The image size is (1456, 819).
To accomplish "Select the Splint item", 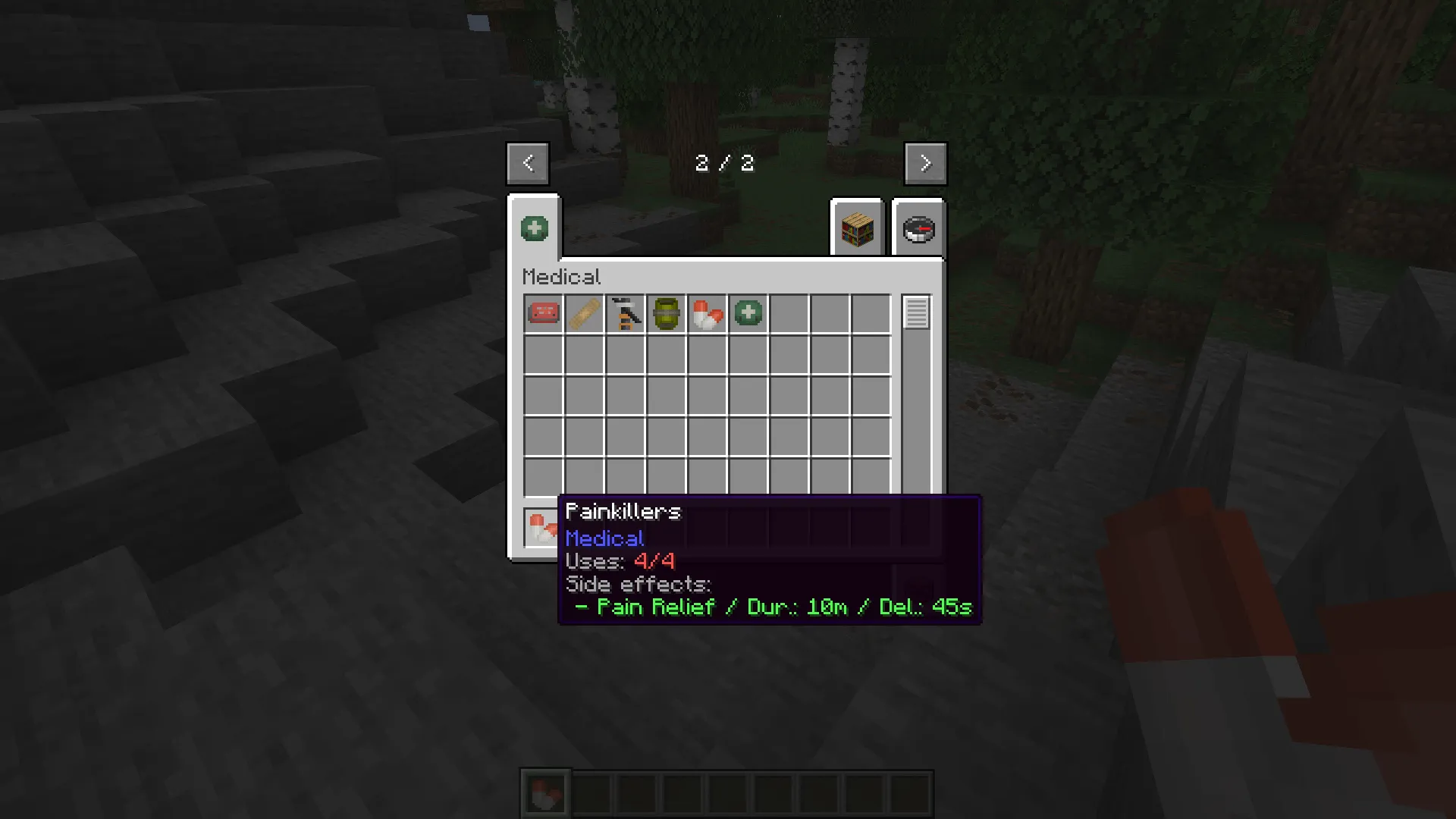I will (584, 313).
